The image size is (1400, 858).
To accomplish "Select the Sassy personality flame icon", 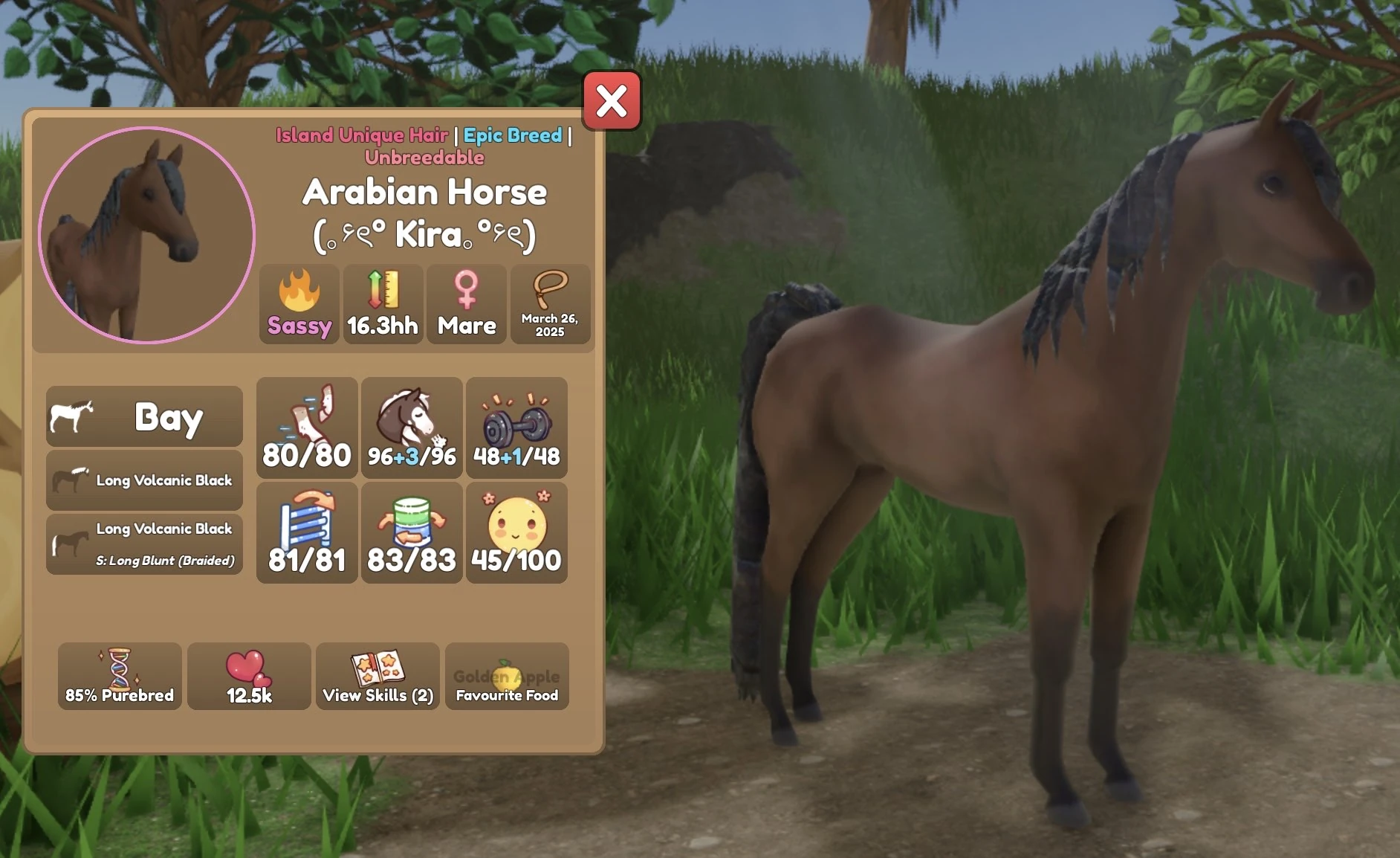I will 299,305.
